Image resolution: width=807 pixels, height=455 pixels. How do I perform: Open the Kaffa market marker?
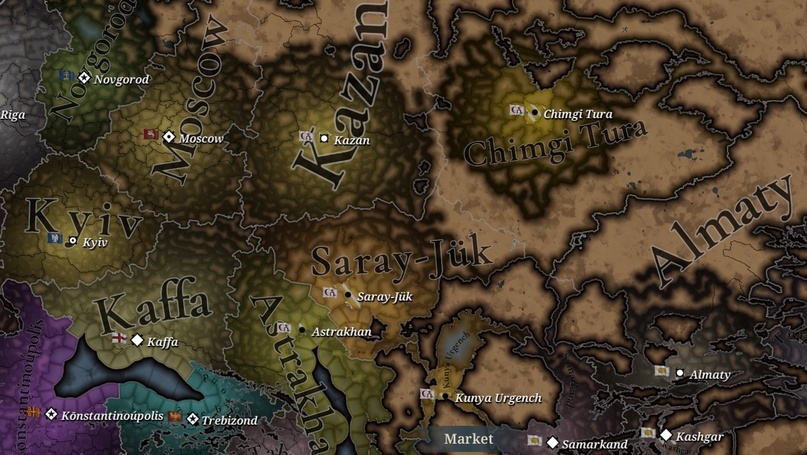(137, 340)
